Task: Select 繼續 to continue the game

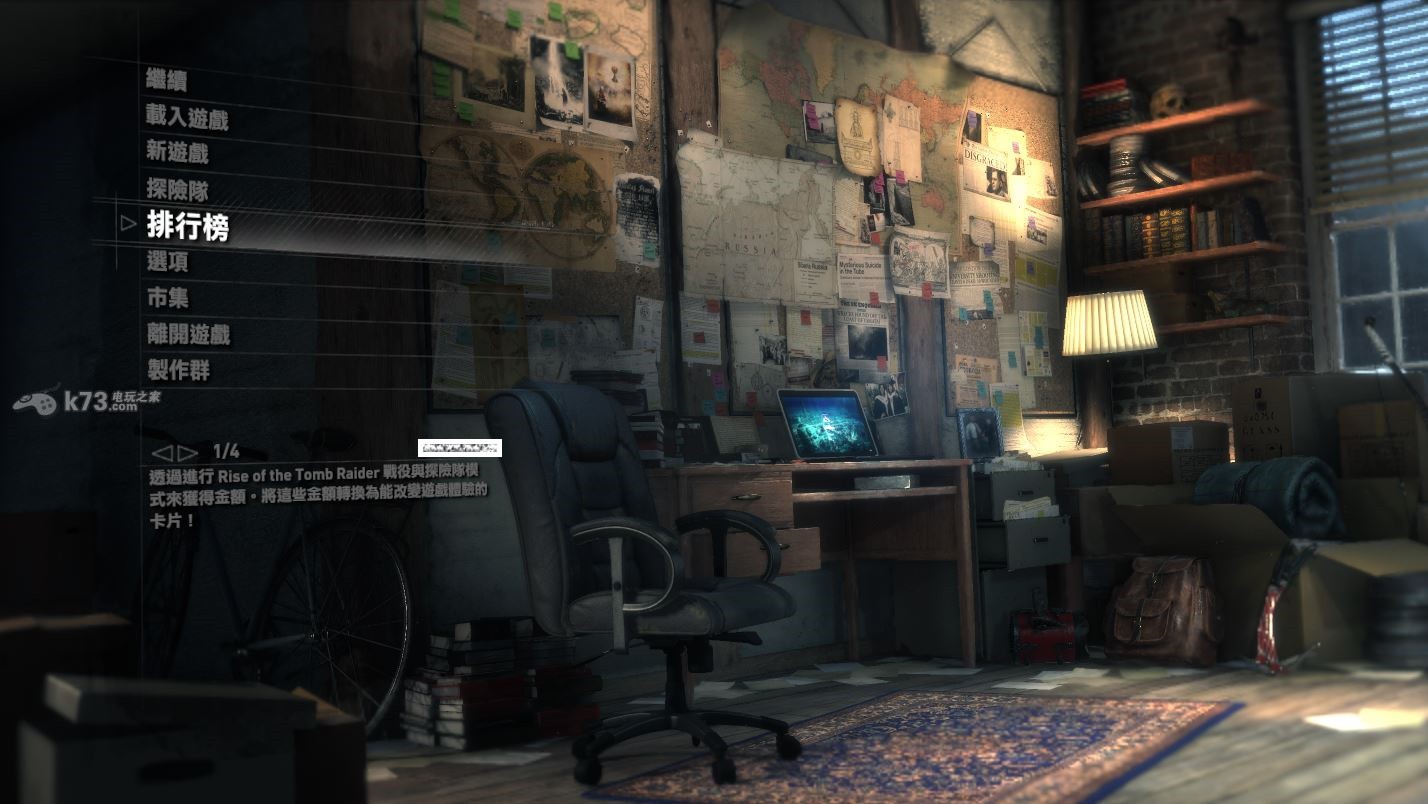Action: pyautogui.click(x=167, y=81)
